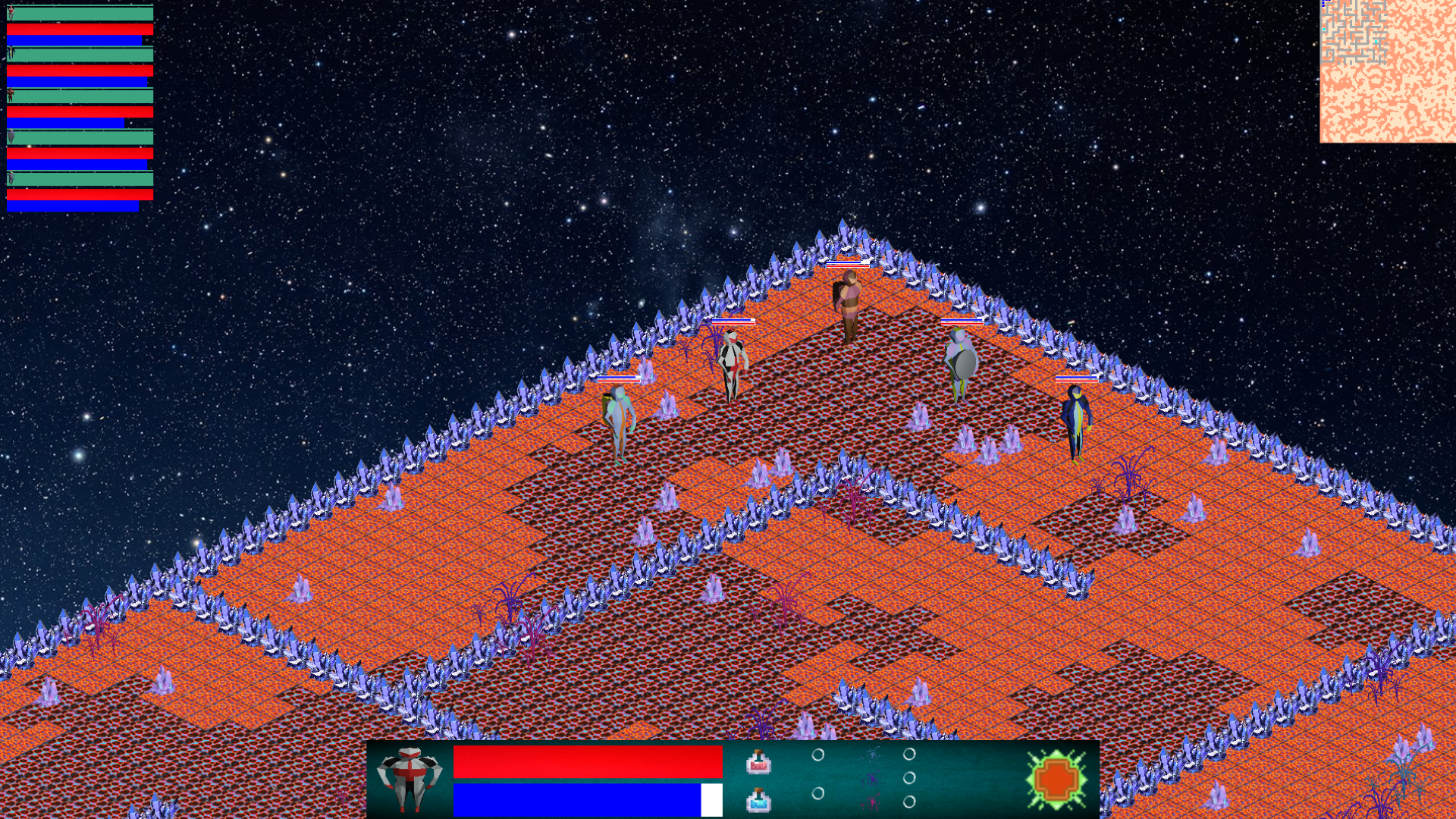Cast the blue spark spell
The image size is (1456, 819).
[x=872, y=755]
